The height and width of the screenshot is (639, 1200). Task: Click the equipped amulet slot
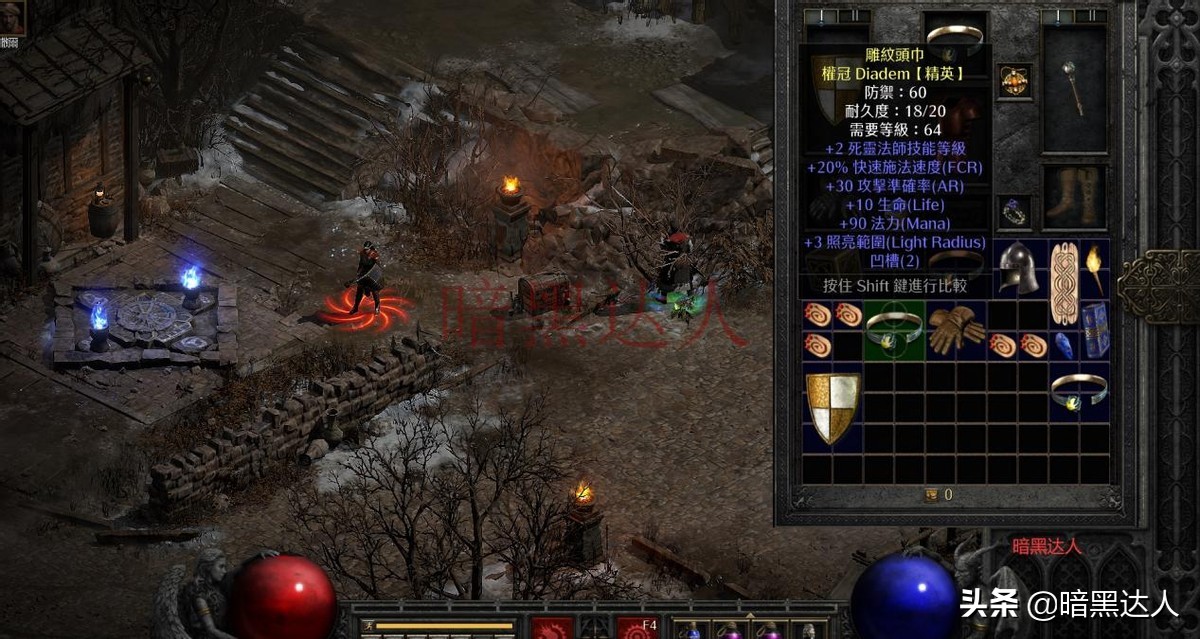point(1014,81)
